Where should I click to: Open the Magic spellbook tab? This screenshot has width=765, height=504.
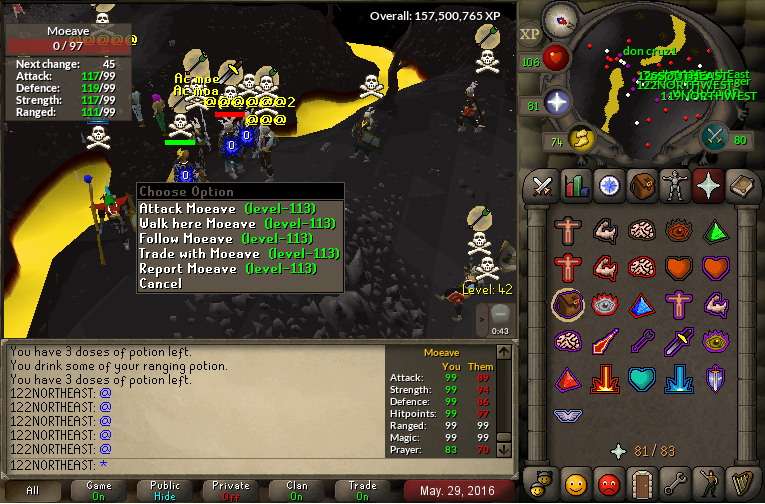tap(740, 185)
